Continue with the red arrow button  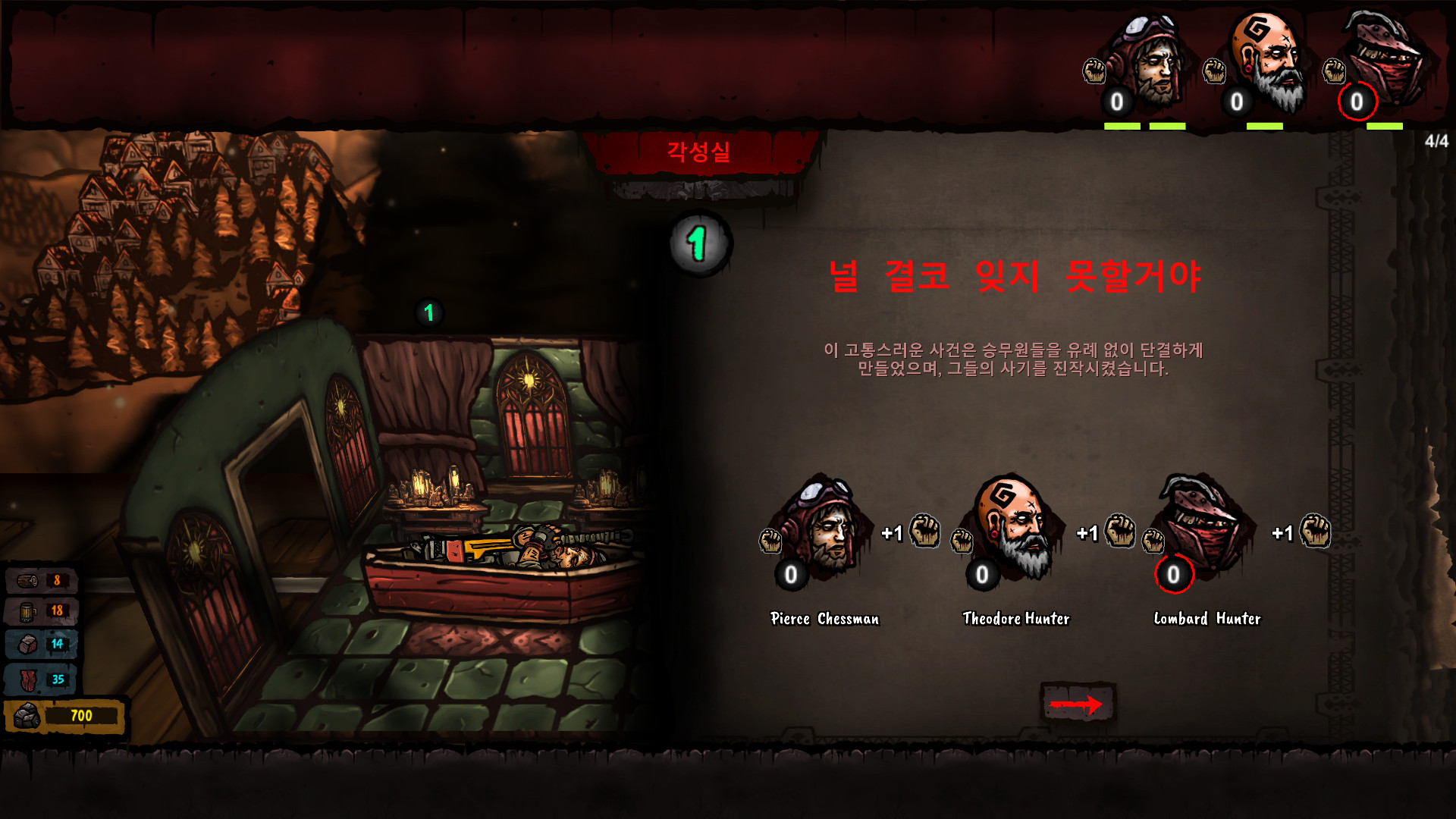(1077, 704)
